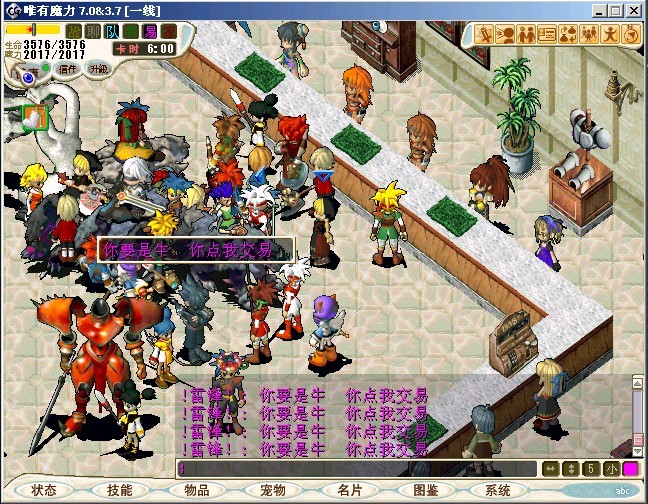Toggle the 战 battle switch
The image size is (648, 504).
click(x=76, y=31)
